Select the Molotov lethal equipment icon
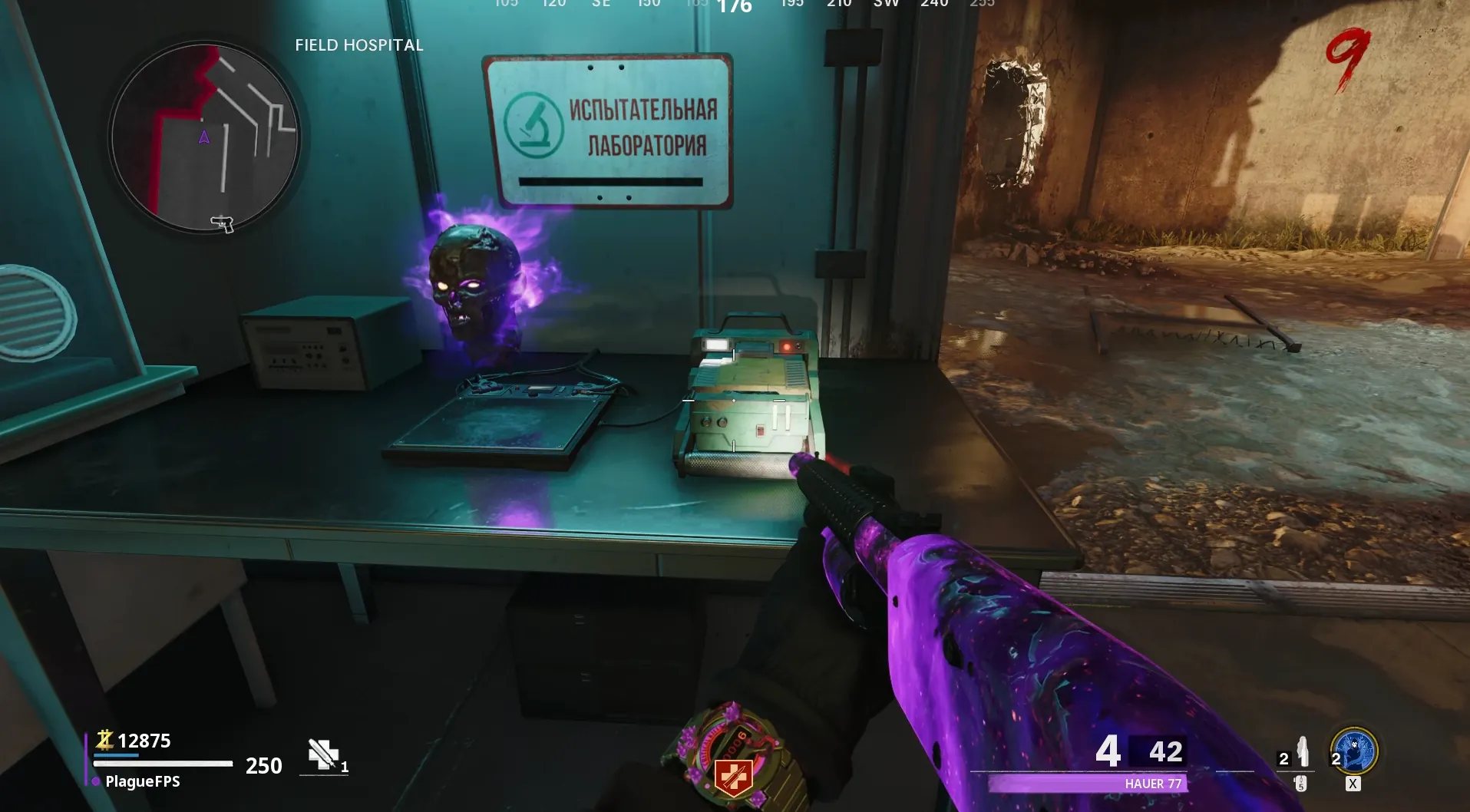Viewport: 1470px width, 812px height. pos(1302,752)
